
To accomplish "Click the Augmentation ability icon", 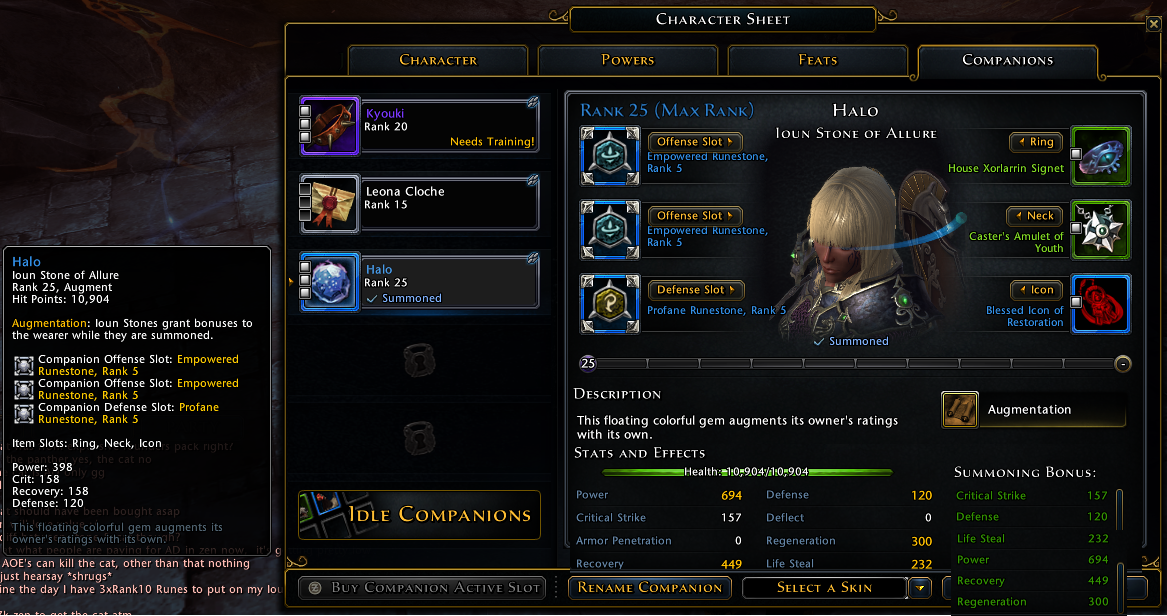I will (960, 409).
